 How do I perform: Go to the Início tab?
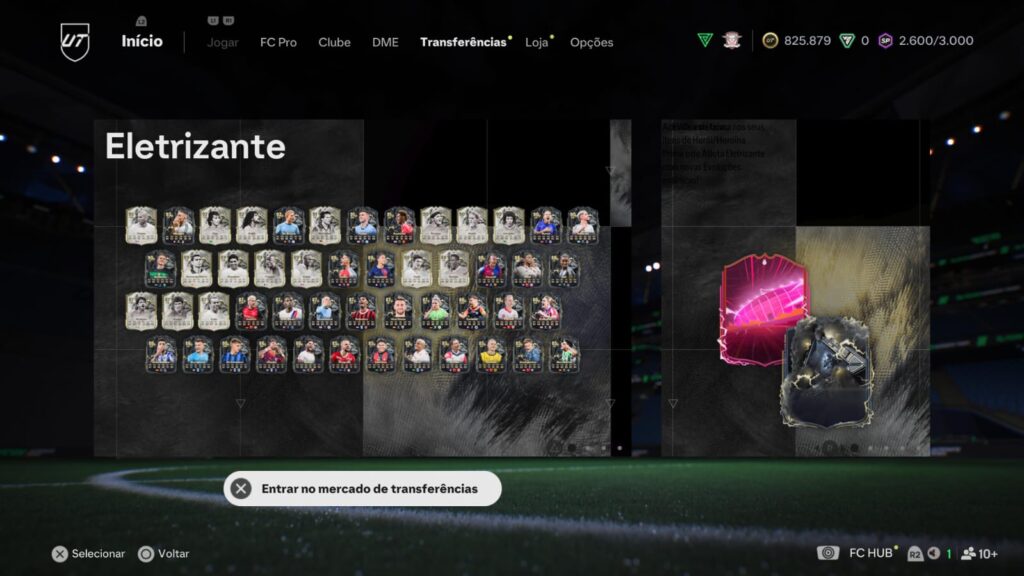(x=142, y=42)
